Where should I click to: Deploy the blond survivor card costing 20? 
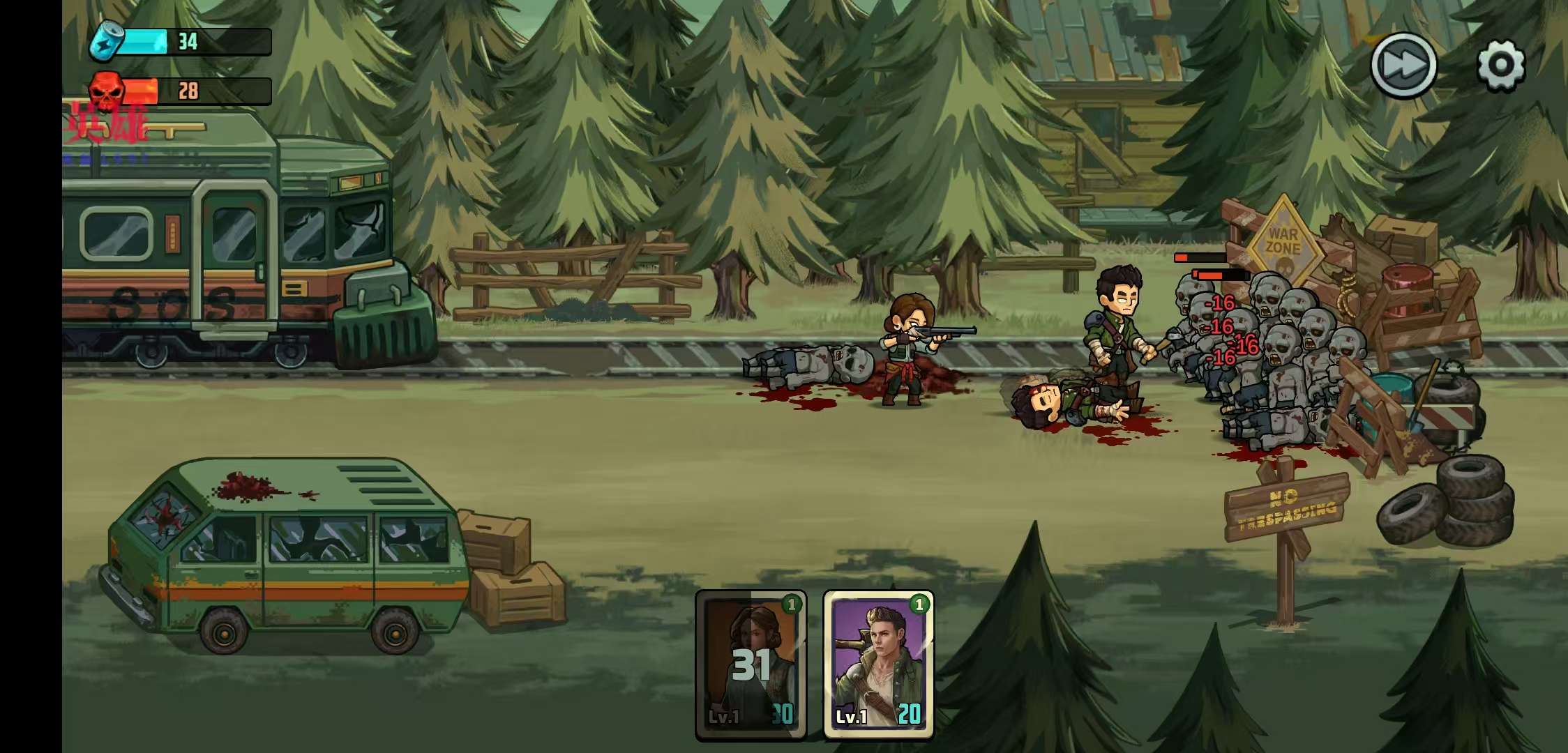point(878,663)
